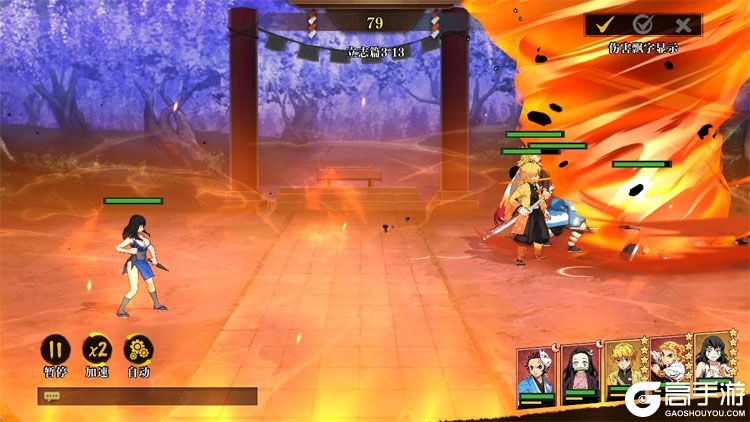Toggle x2 speed-up (加速)
The height and width of the screenshot is (422, 750).
click(96, 349)
